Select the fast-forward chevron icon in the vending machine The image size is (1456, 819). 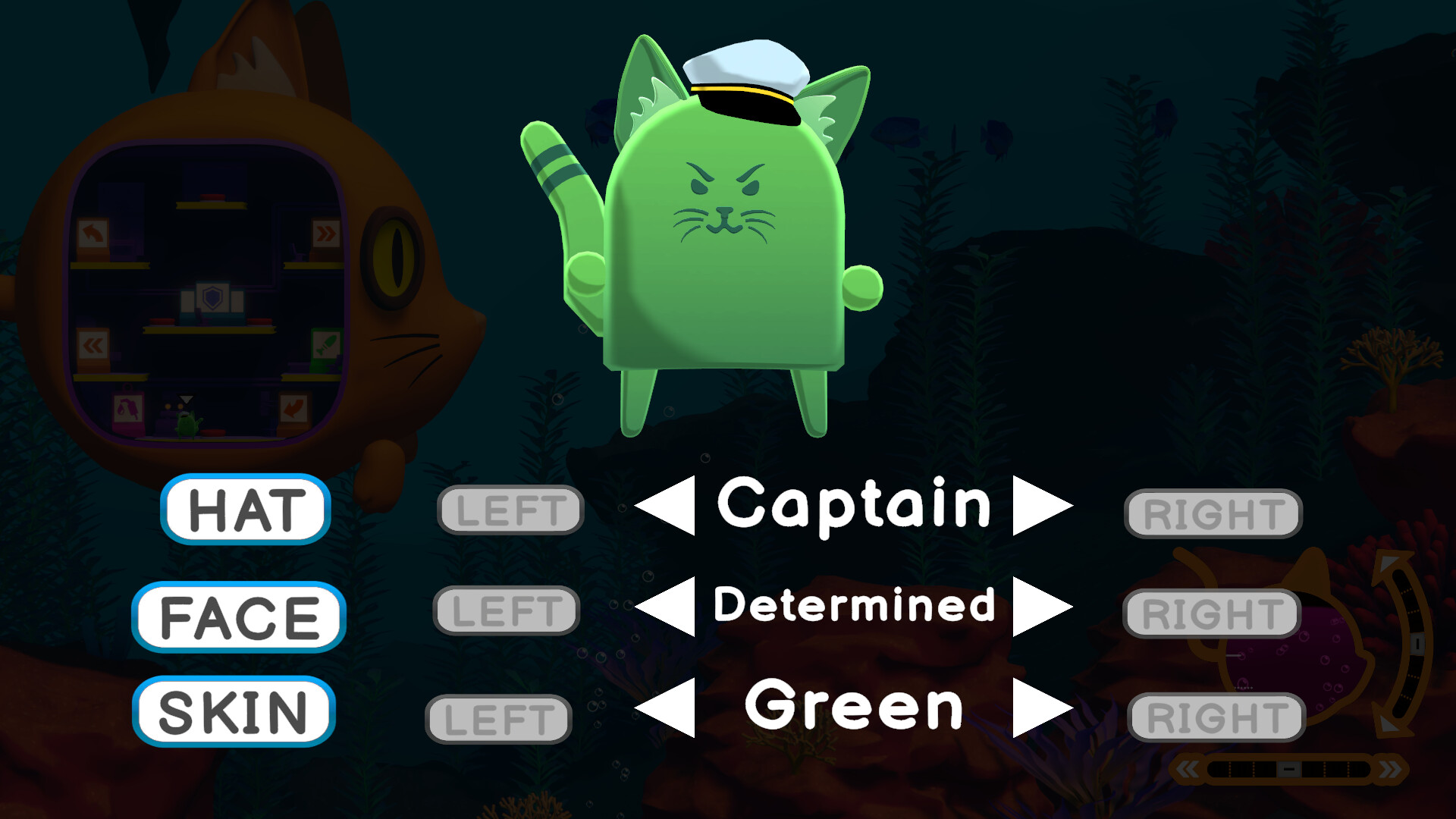tap(325, 234)
